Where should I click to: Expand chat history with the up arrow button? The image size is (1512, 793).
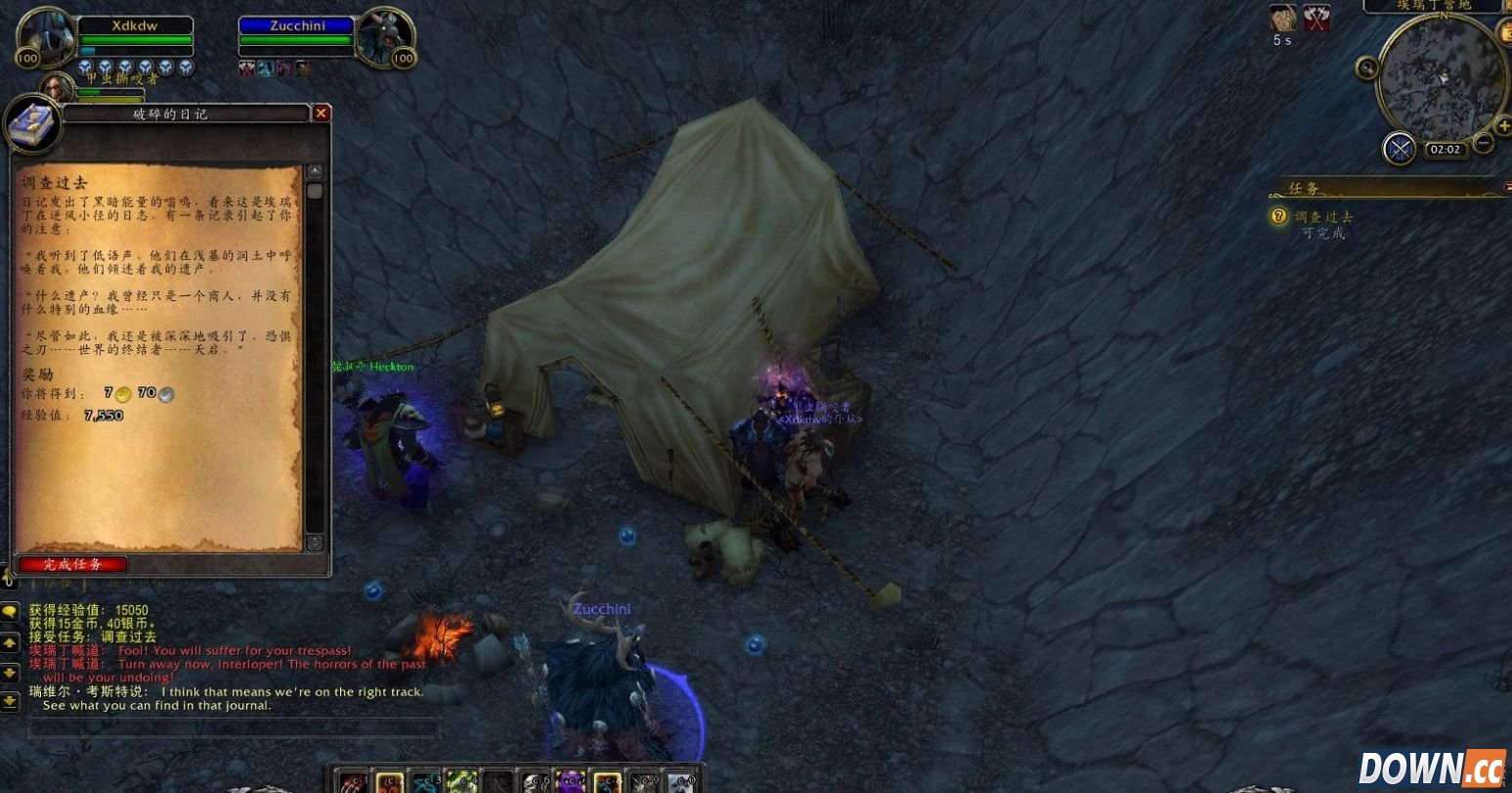click(x=9, y=641)
